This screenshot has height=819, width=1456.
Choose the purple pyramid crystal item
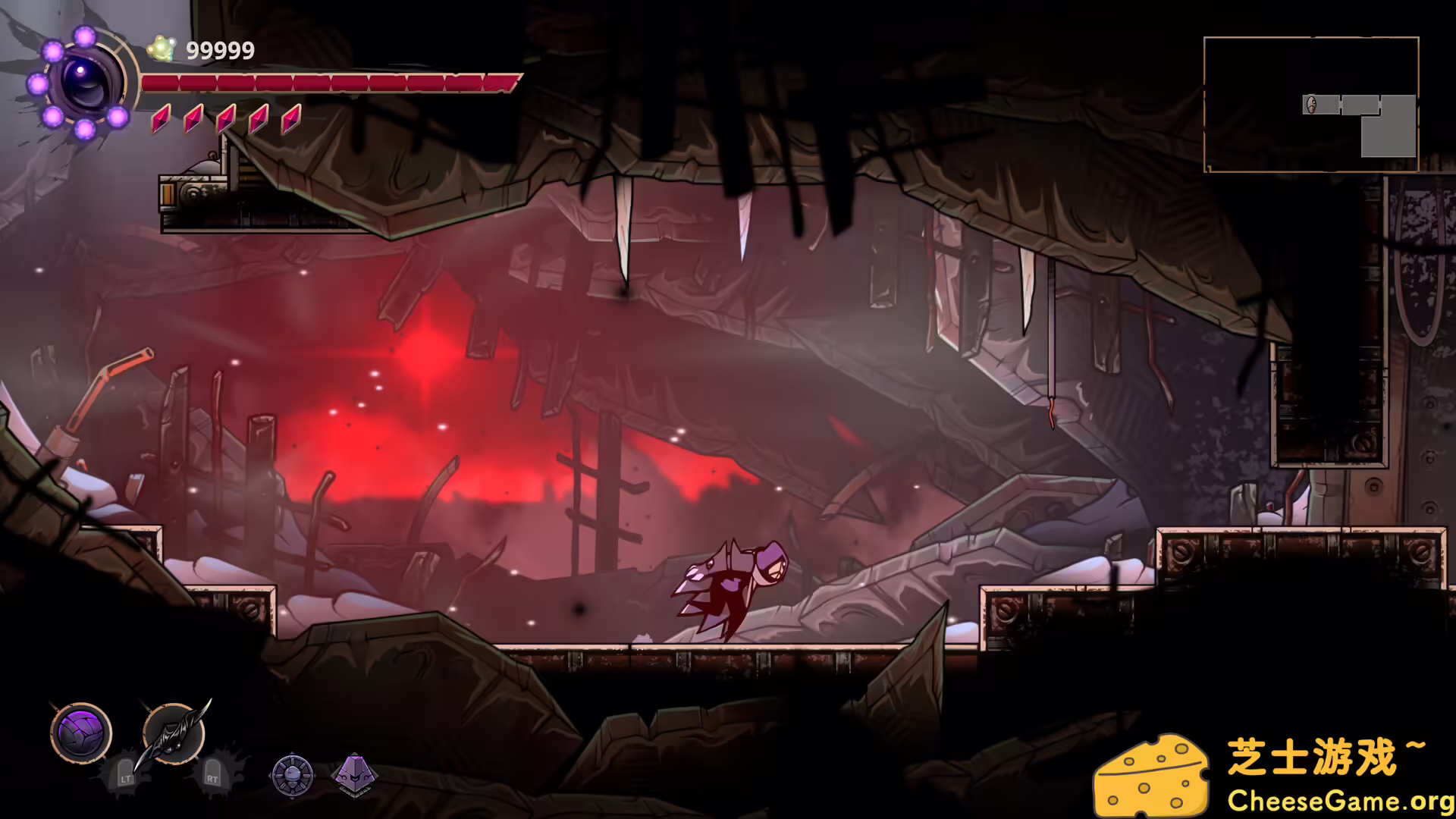point(354,775)
